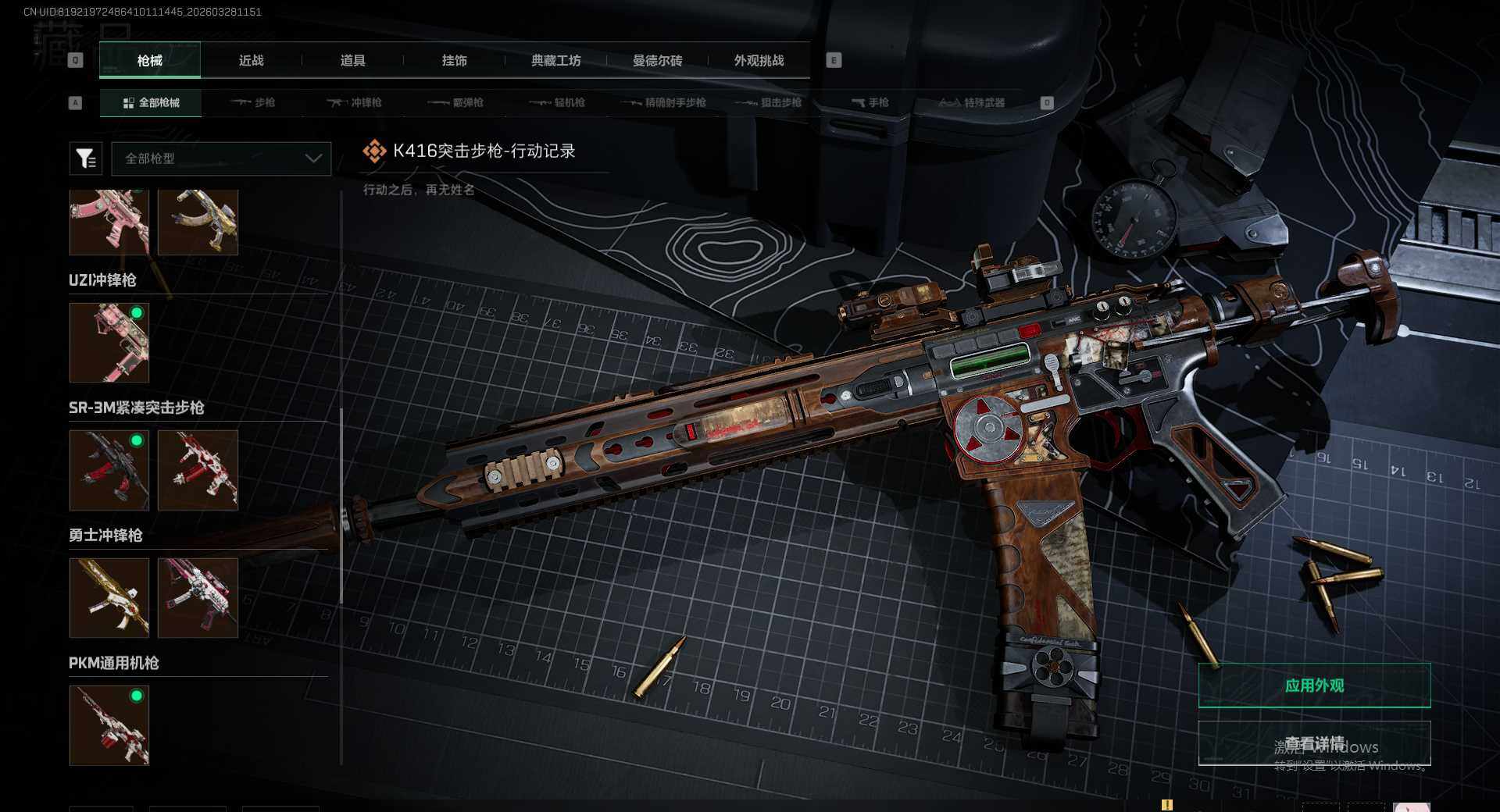The image size is (1500, 812).
Task: Open the 道具 items tab
Action: click(352, 60)
